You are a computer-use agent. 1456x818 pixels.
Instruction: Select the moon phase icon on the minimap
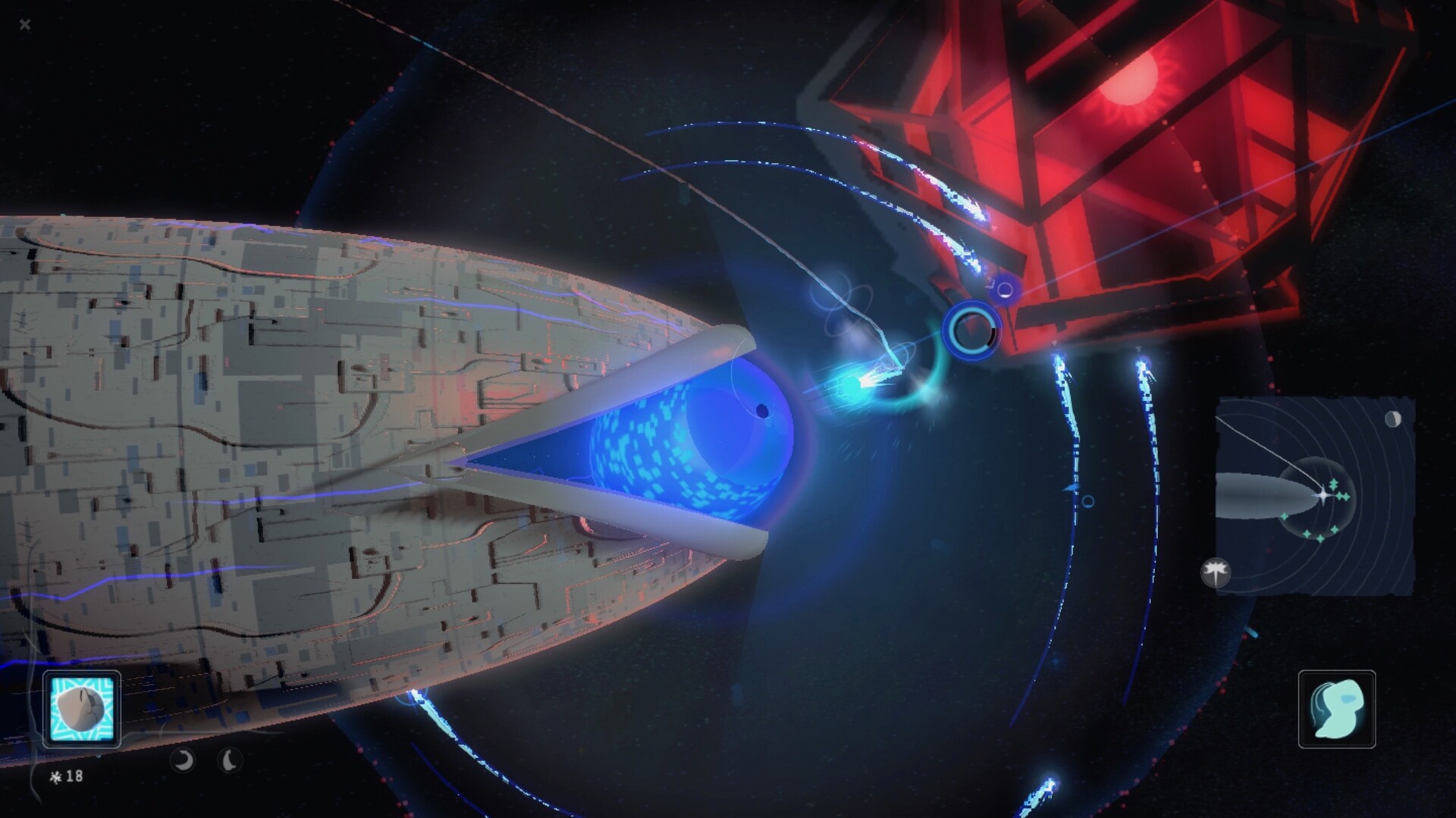pos(1392,418)
